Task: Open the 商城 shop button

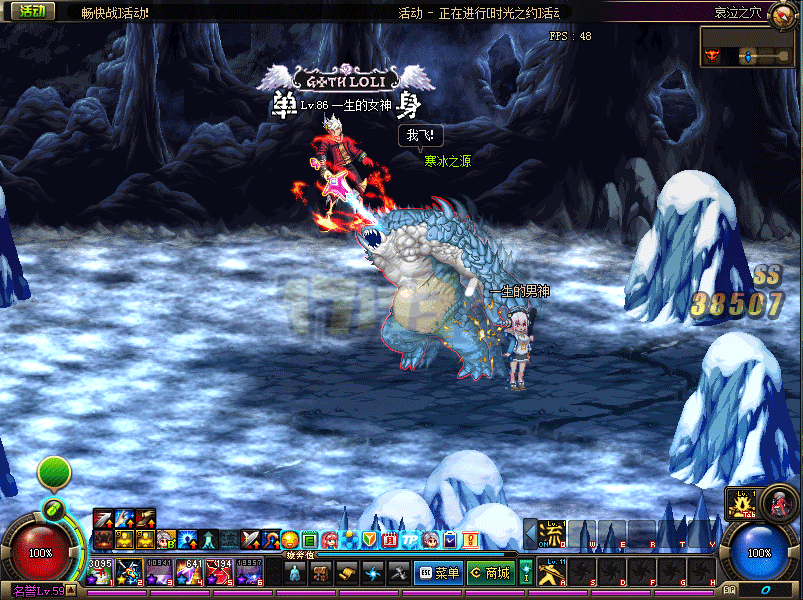Action: (x=490, y=573)
